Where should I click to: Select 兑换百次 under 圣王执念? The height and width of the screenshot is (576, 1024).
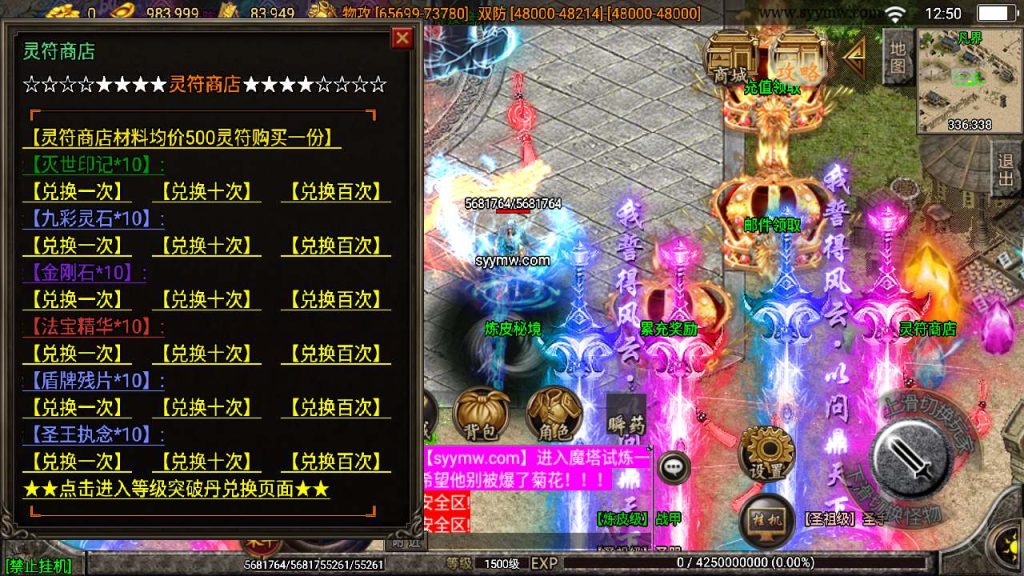pyautogui.click(x=335, y=461)
